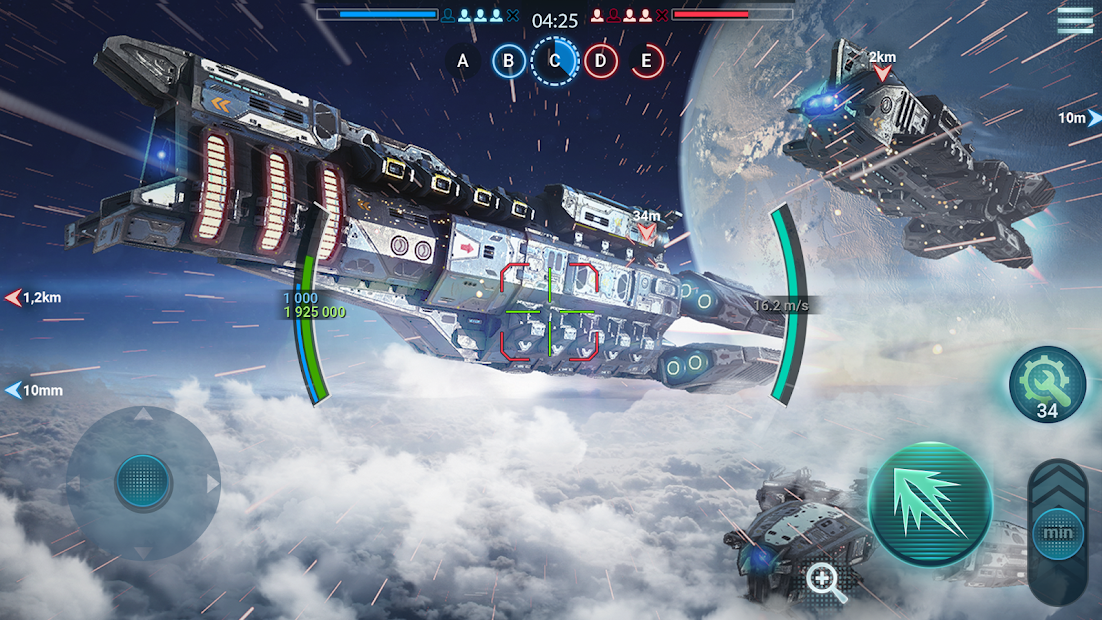Viewport: 1102px width, 620px height.
Task: Select the throttle slider min knob
Action: pos(1058,533)
